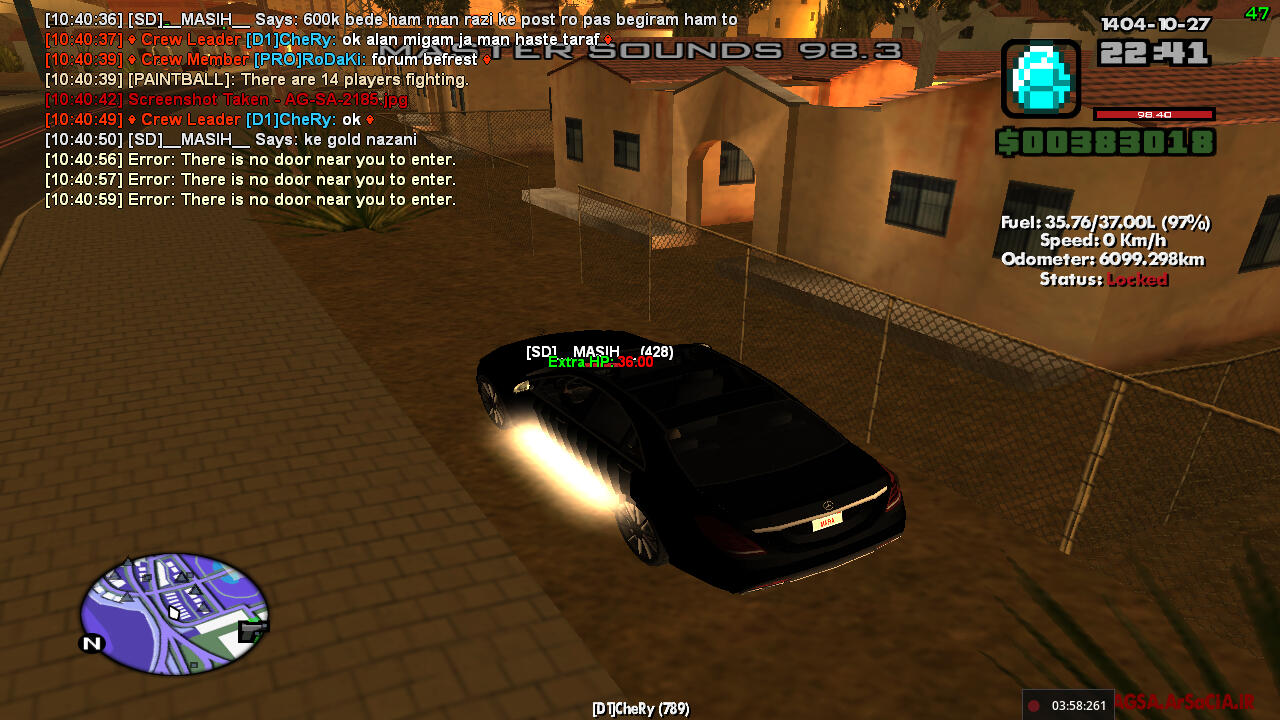Click the Screenshot Taken AG-SA-2185.jpg message
Viewport: 1280px width, 720px height.
pyautogui.click(x=225, y=99)
